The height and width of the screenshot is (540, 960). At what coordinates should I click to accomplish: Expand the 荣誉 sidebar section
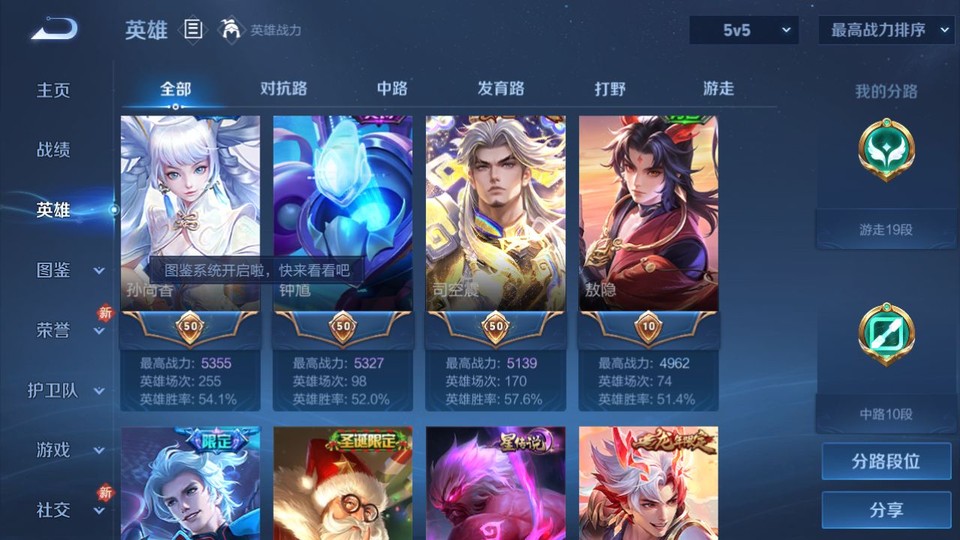(x=68, y=330)
